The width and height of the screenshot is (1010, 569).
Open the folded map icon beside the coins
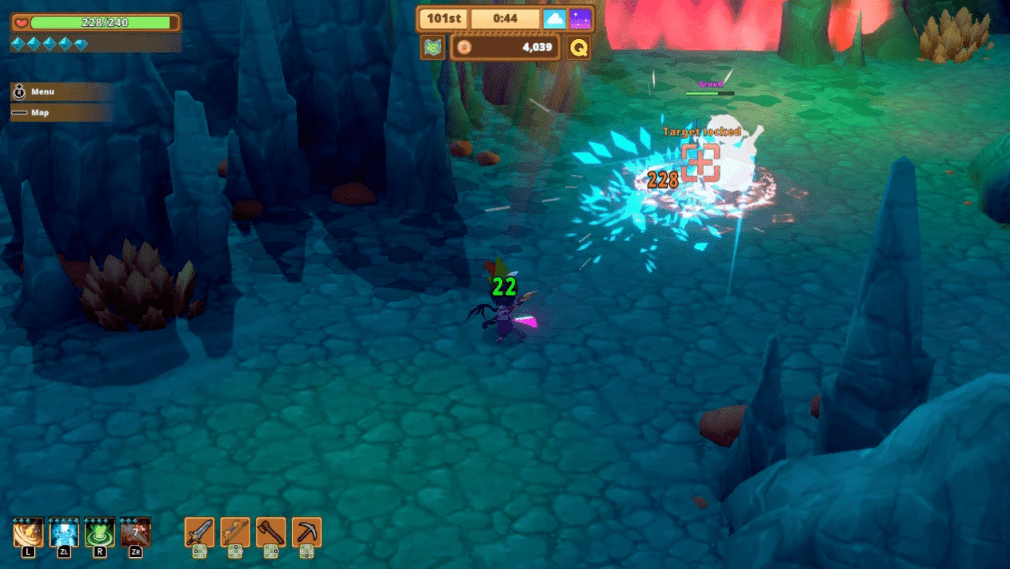pos(432,47)
